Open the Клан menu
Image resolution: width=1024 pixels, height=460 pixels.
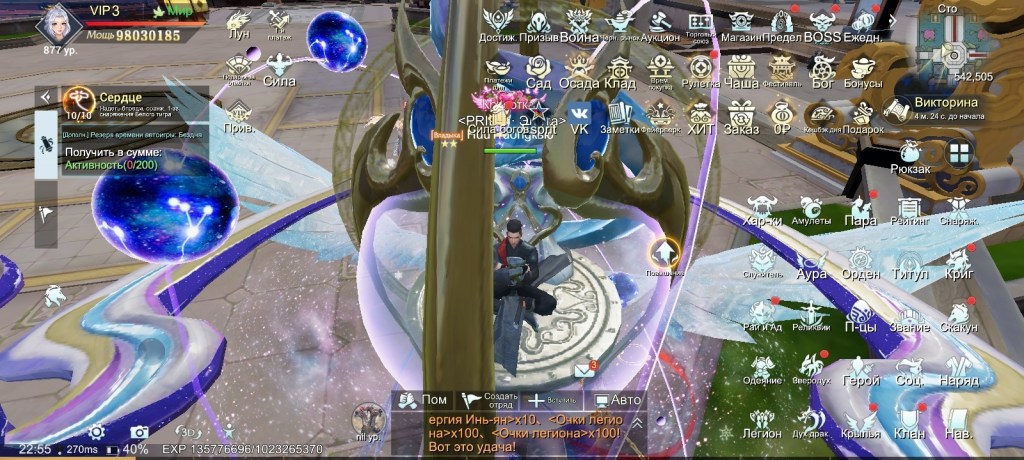[x=909, y=422]
